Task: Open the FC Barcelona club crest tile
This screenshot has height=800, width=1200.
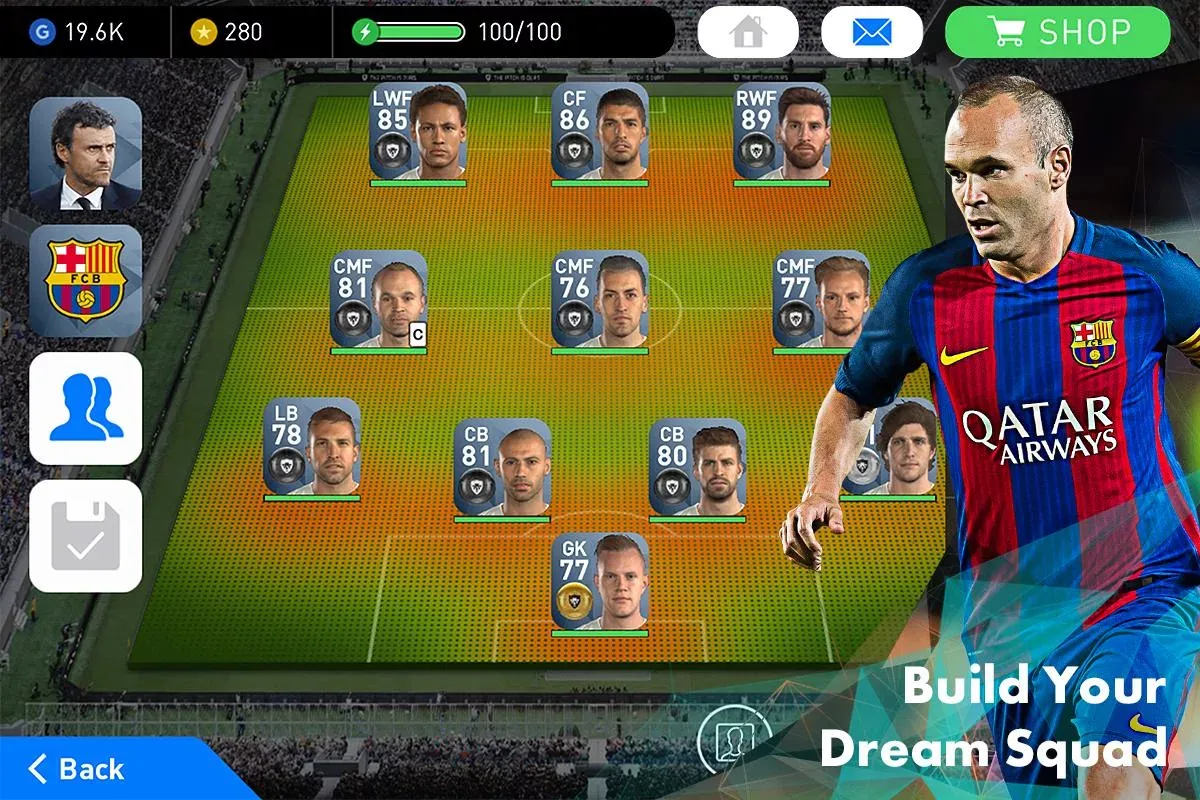Action: point(86,280)
